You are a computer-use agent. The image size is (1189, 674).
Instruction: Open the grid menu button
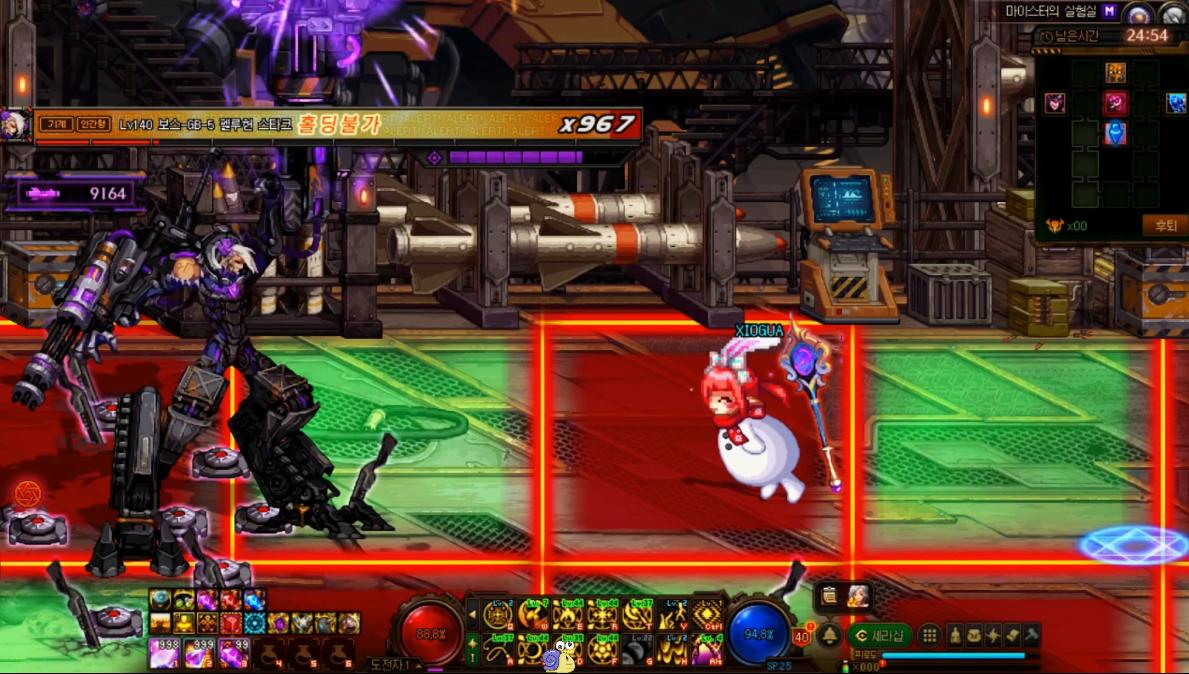point(929,635)
